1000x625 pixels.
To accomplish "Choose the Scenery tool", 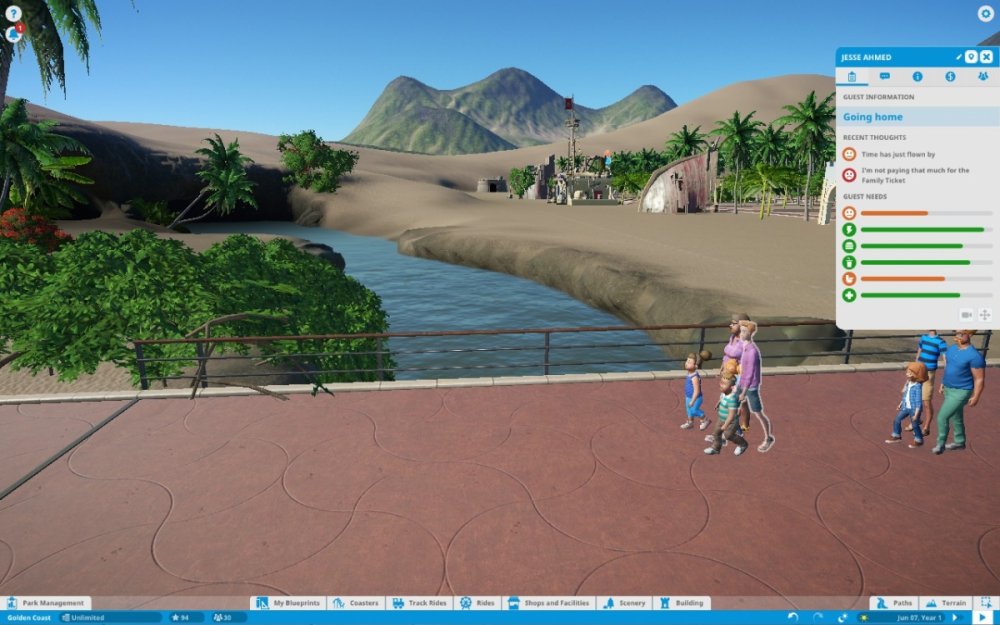I will pyautogui.click(x=625, y=603).
